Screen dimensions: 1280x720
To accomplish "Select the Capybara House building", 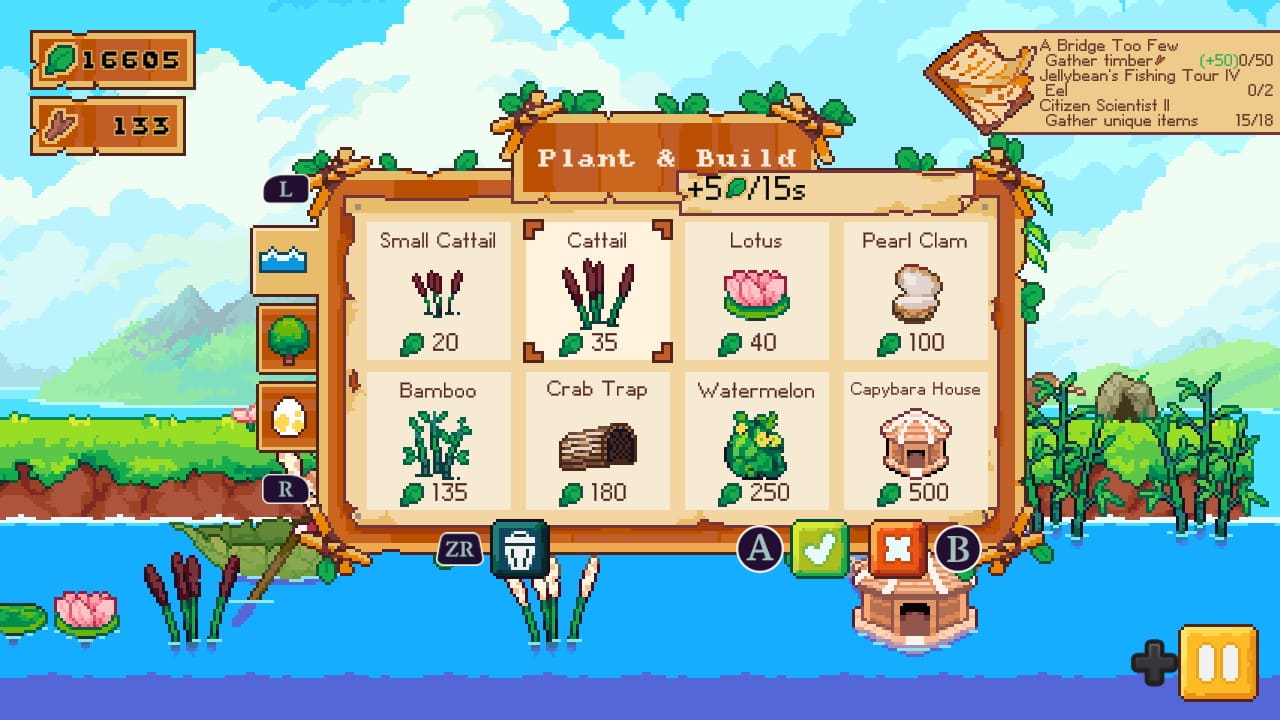I will [x=916, y=440].
